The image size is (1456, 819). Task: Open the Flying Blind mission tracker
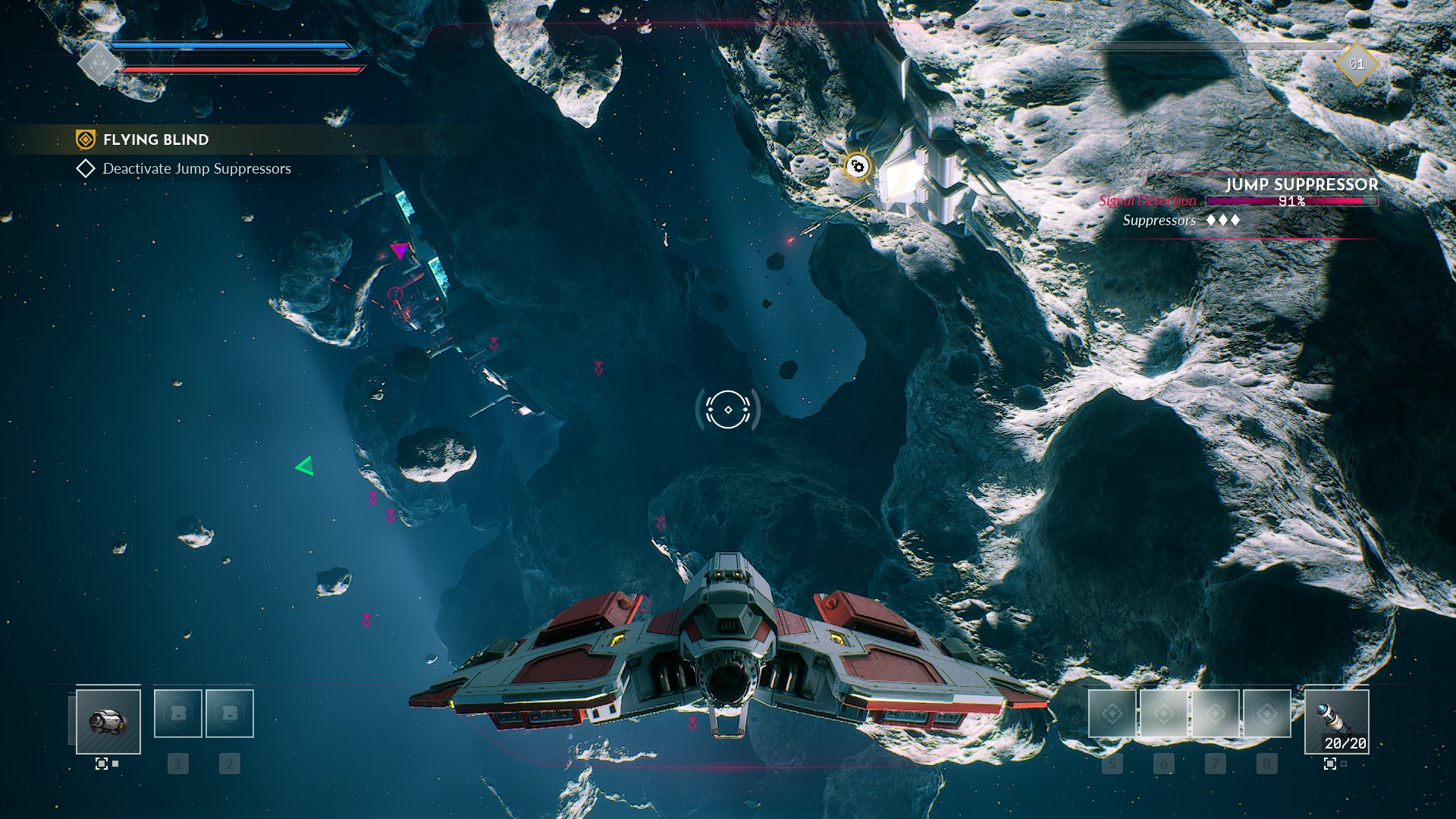(155, 140)
